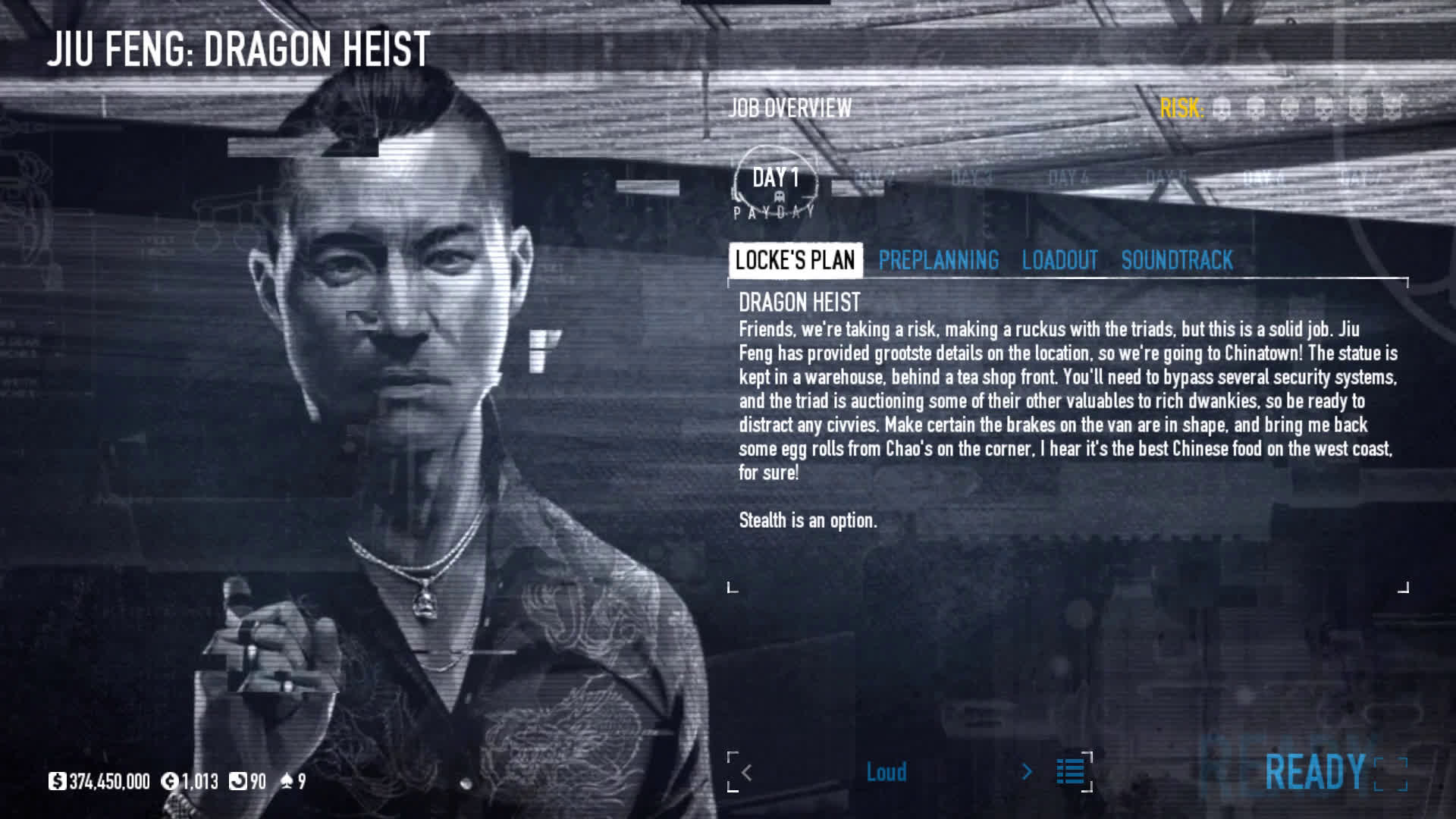Image resolution: width=1456 pixels, height=819 pixels.
Task: Open the Preplanning tab
Action: [x=938, y=260]
